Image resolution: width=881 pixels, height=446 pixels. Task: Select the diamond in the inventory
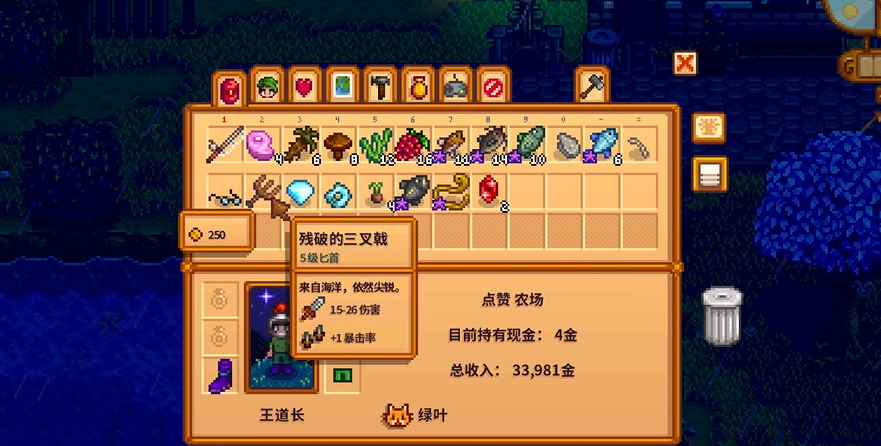click(x=301, y=192)
